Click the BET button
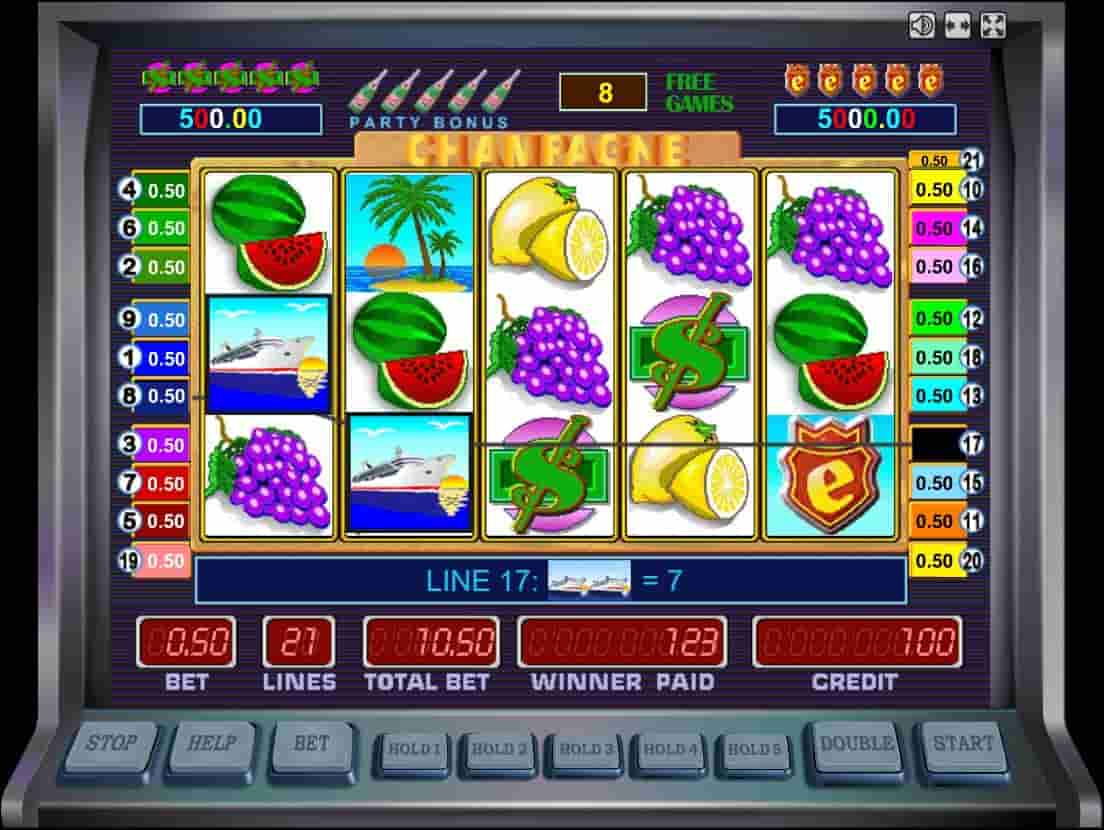This screenshot has height=830, width=1104. tap(311, 746)
